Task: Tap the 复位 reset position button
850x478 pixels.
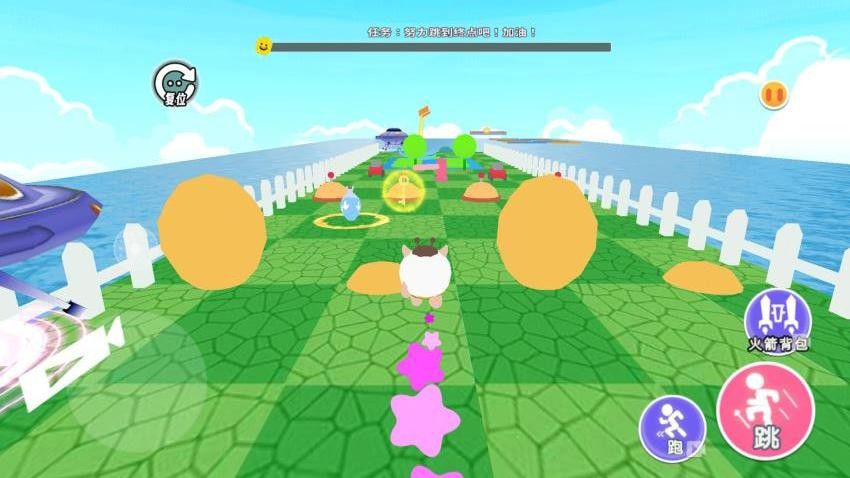Action: point(175,84)
